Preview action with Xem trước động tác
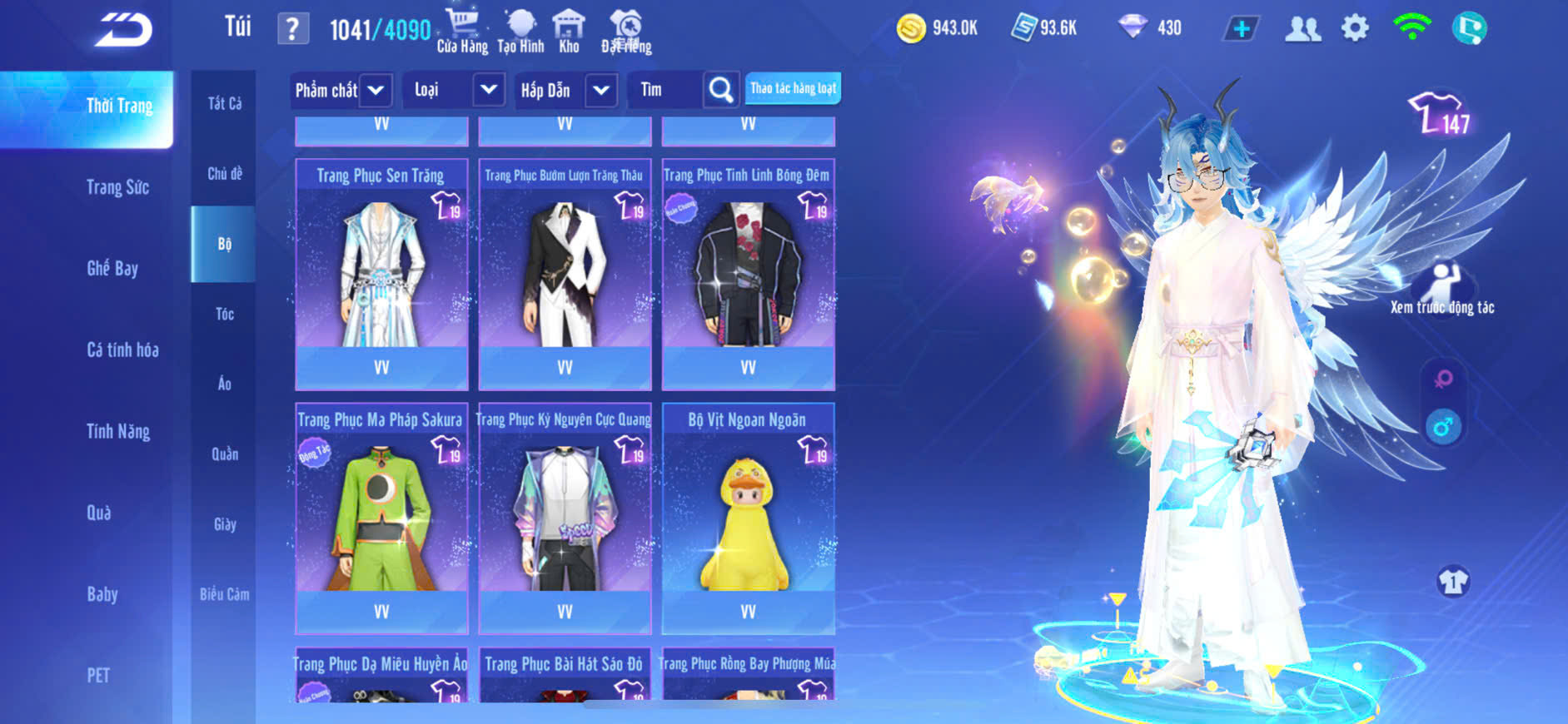Viewport: 1568px width, 724px height. coord(1442,290)
